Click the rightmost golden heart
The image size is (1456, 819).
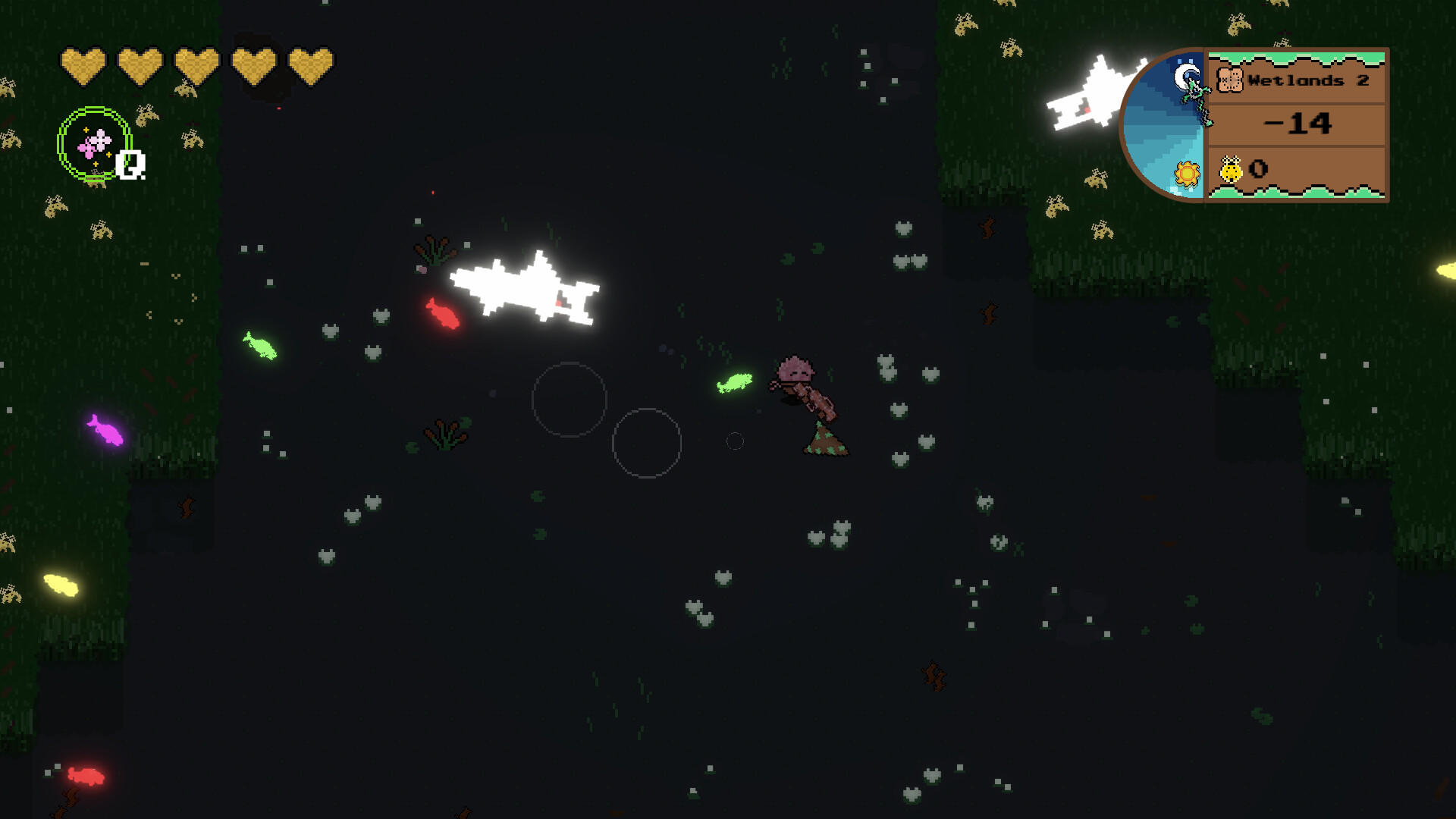(309, 64)
